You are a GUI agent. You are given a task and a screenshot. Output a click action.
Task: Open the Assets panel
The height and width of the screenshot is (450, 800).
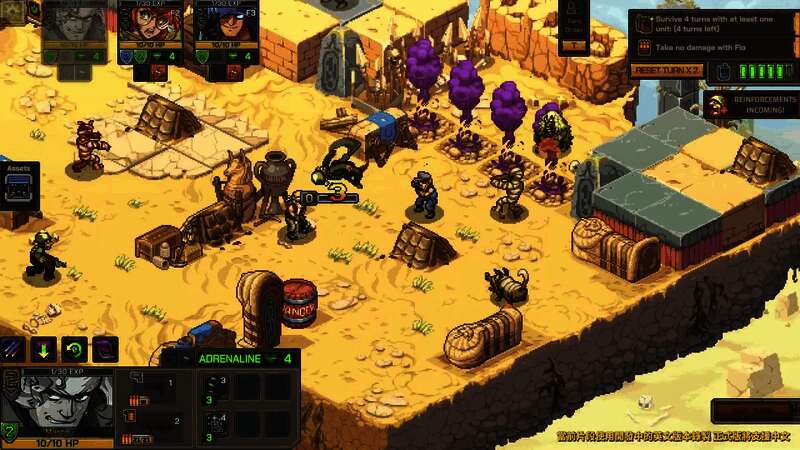pyautogui.click(x=20, y=186)
